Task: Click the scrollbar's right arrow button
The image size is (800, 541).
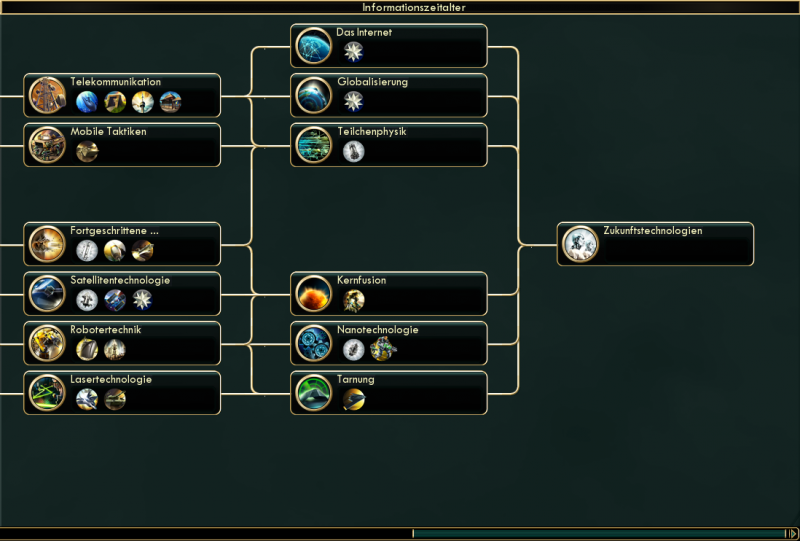Action: pos(791,533)
